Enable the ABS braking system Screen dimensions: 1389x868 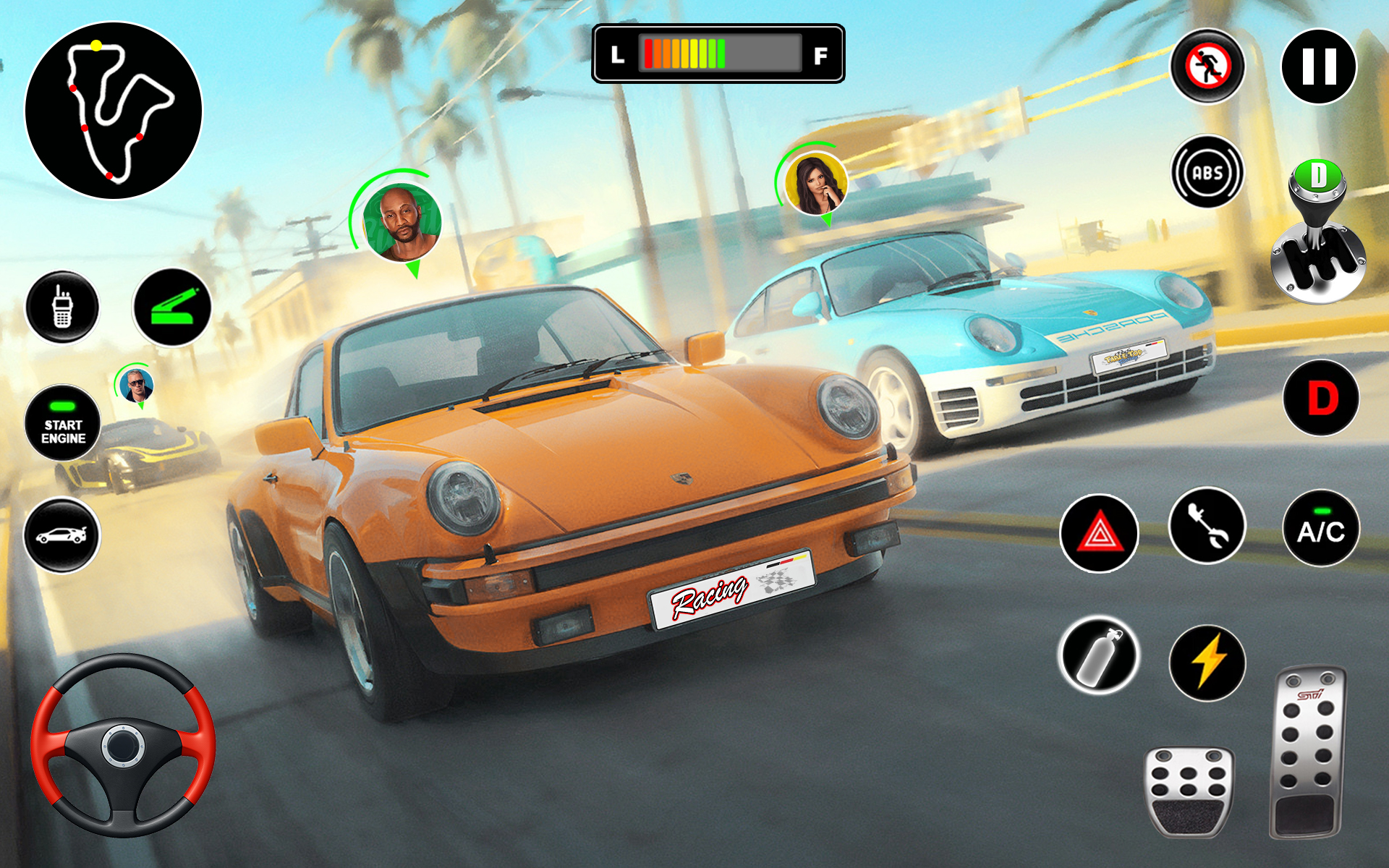pos(1207,171)
